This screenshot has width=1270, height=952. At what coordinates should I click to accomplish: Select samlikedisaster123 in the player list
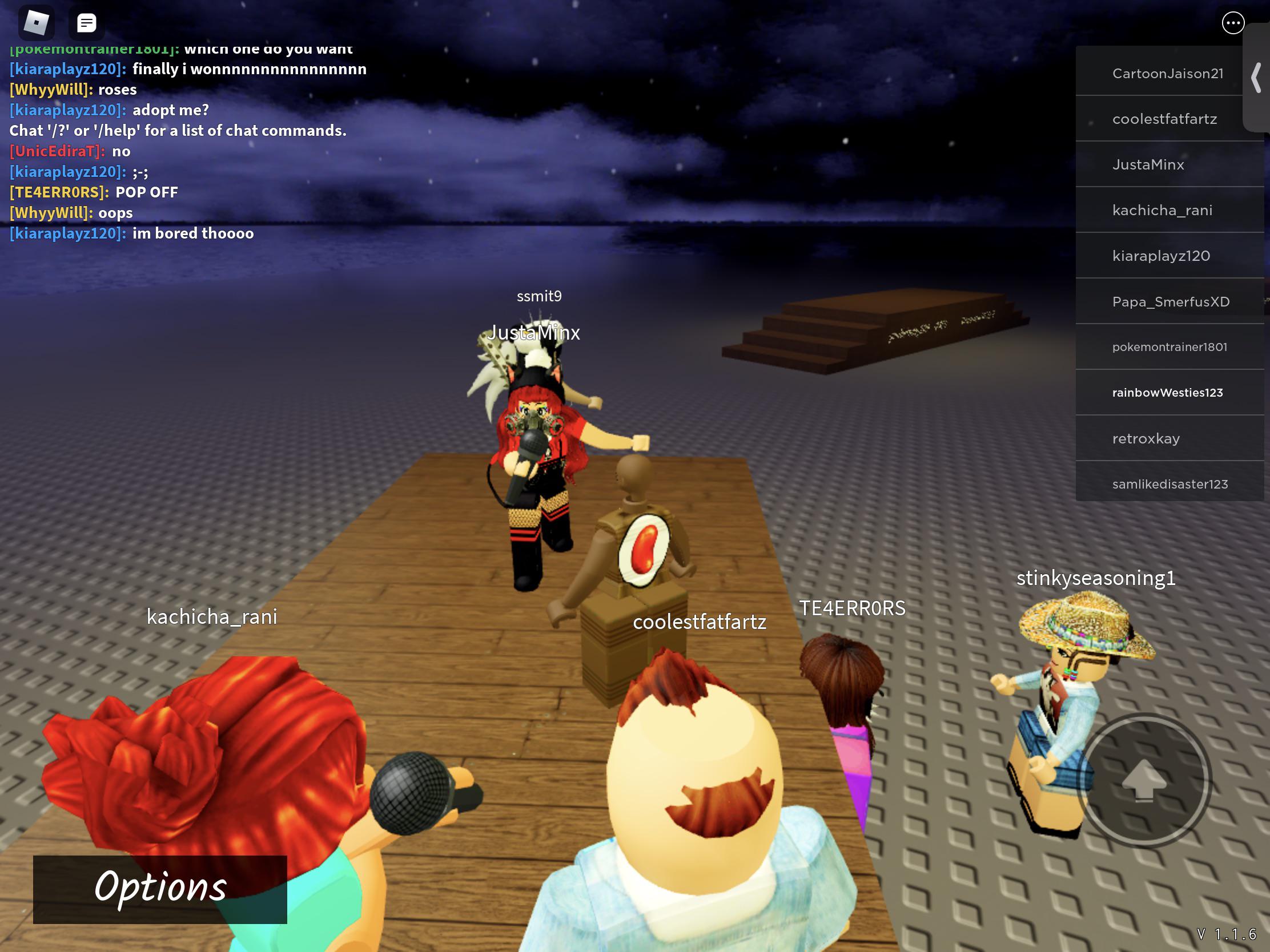click(1169, 484)
